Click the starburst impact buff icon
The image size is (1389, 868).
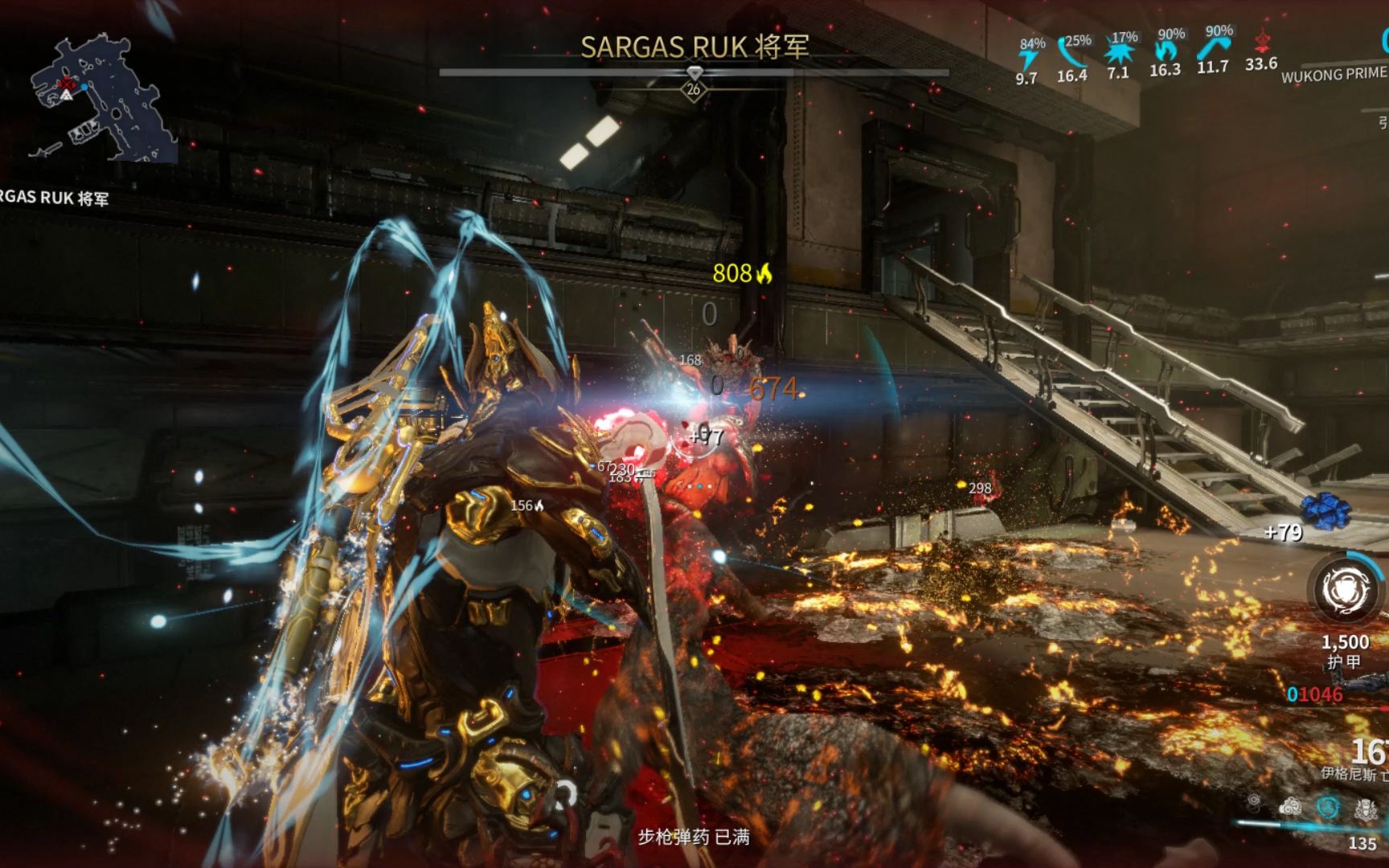[1118, 54]
